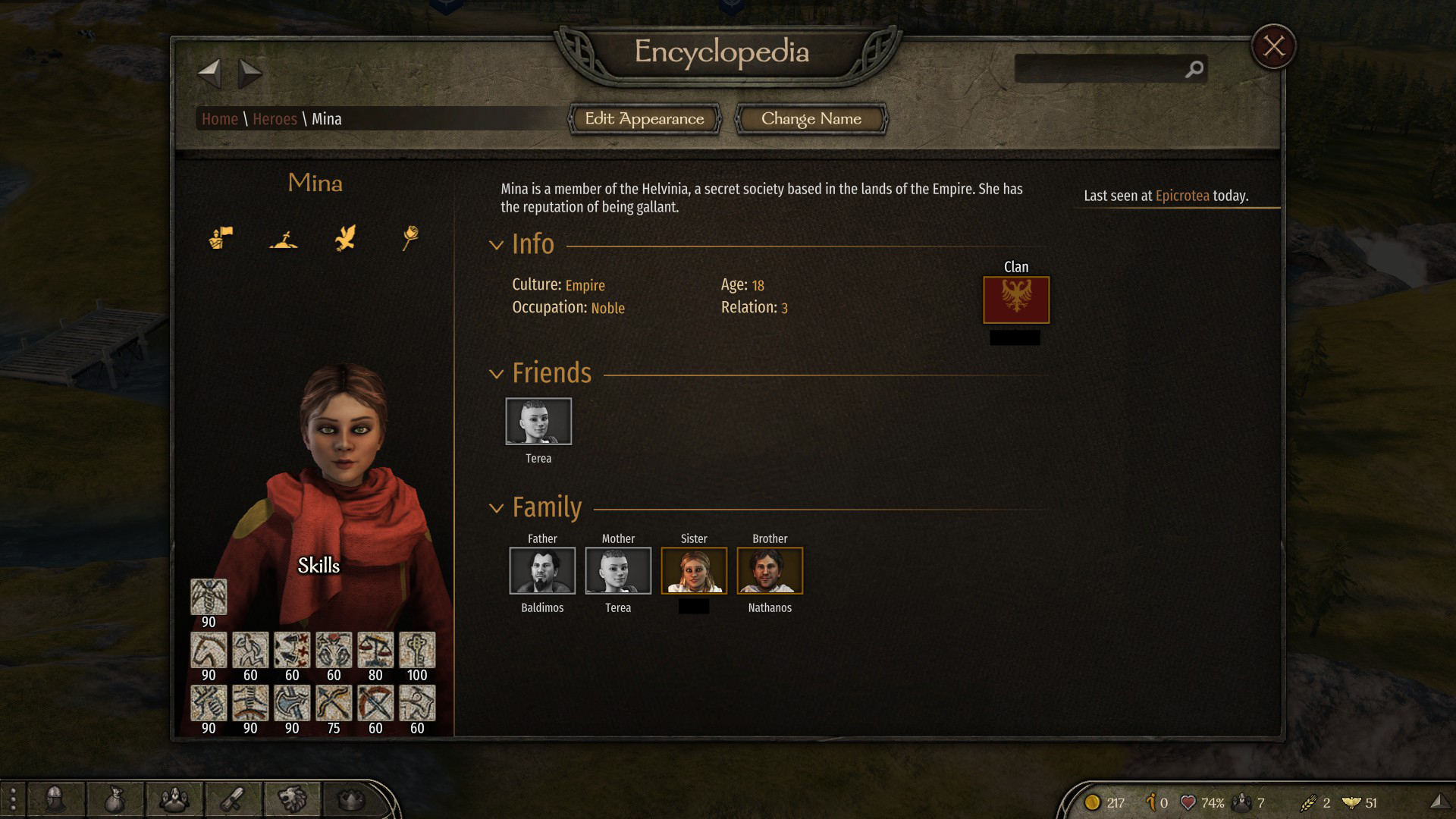Open the Heroes breadcrumb link

tap(275, 119)
